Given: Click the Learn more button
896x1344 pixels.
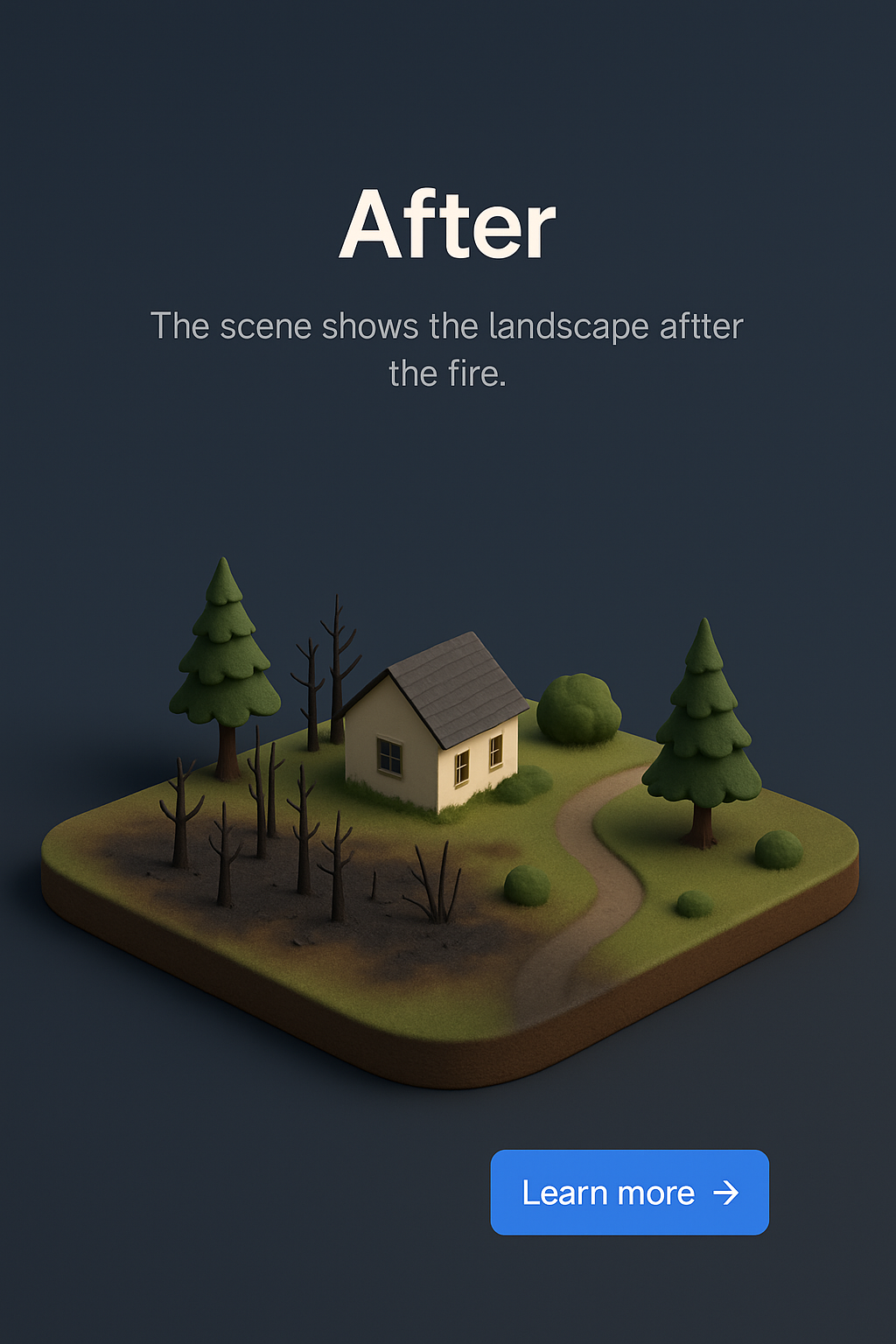Looking at the screenshot, I should (629, 1192).
